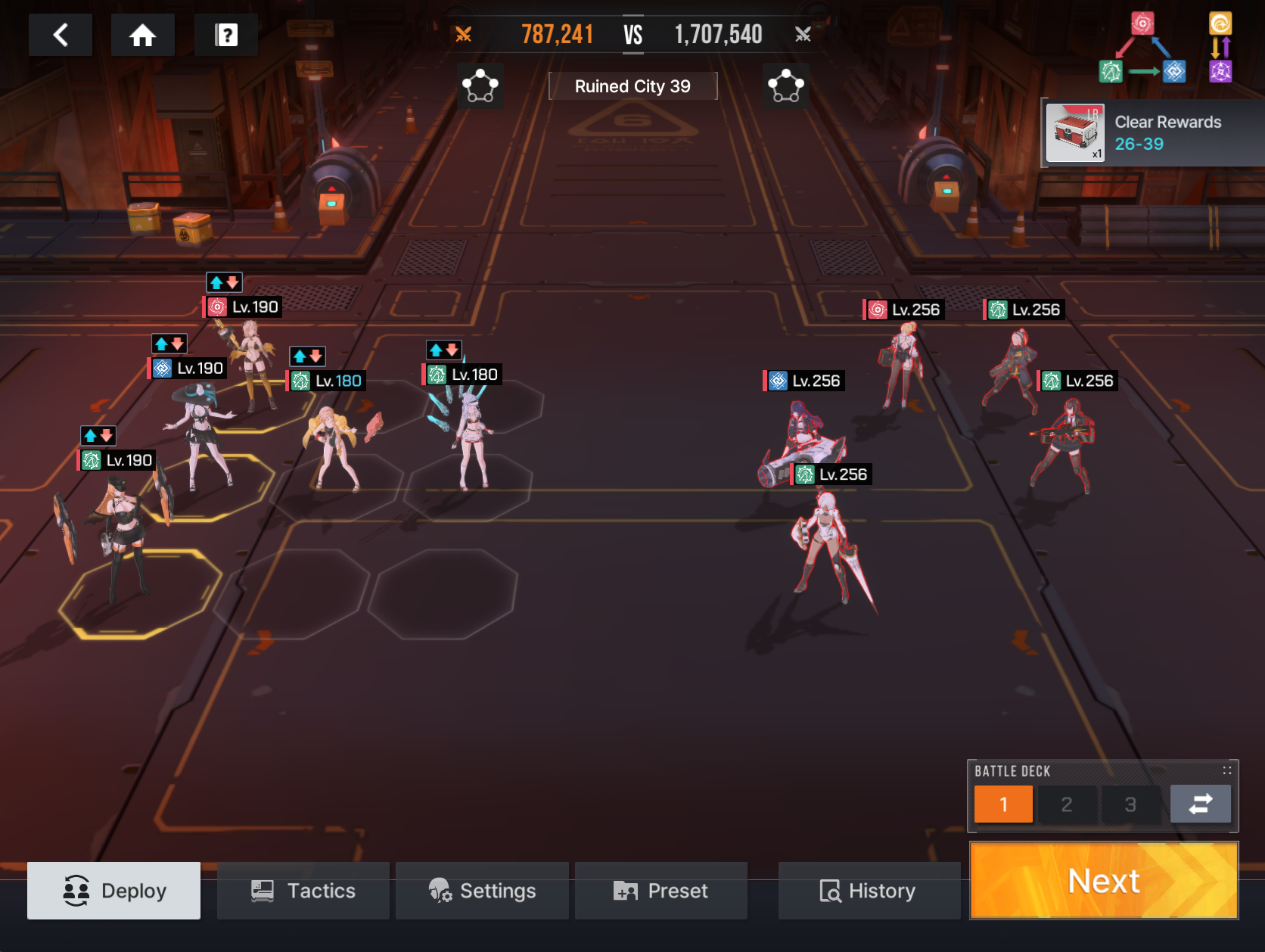The width and height of the screenshot is (1265, 952).
Task: Open the Settings panel
Action: click(x=482, y=891)
